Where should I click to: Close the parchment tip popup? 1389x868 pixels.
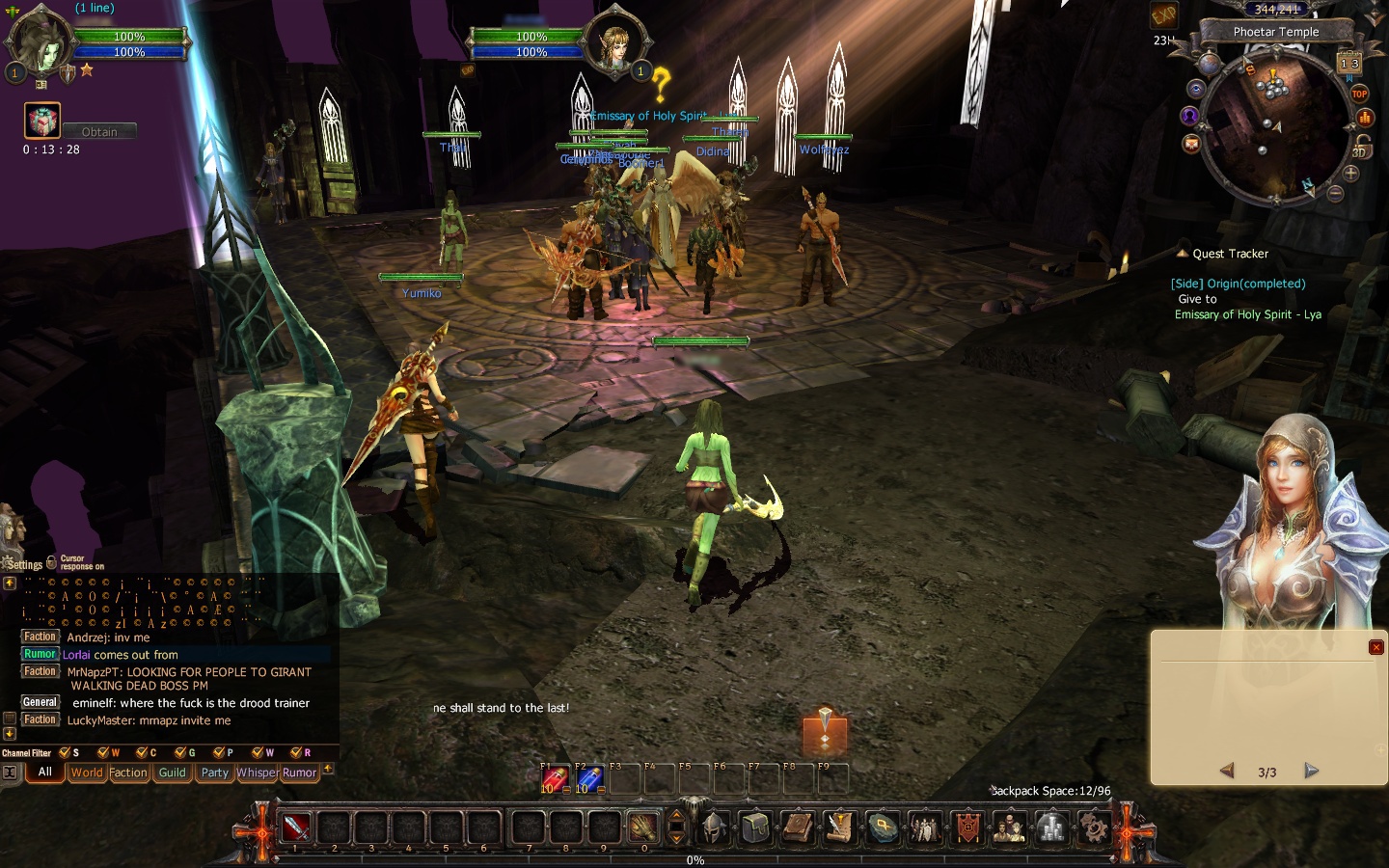[x=1376, y=647]
